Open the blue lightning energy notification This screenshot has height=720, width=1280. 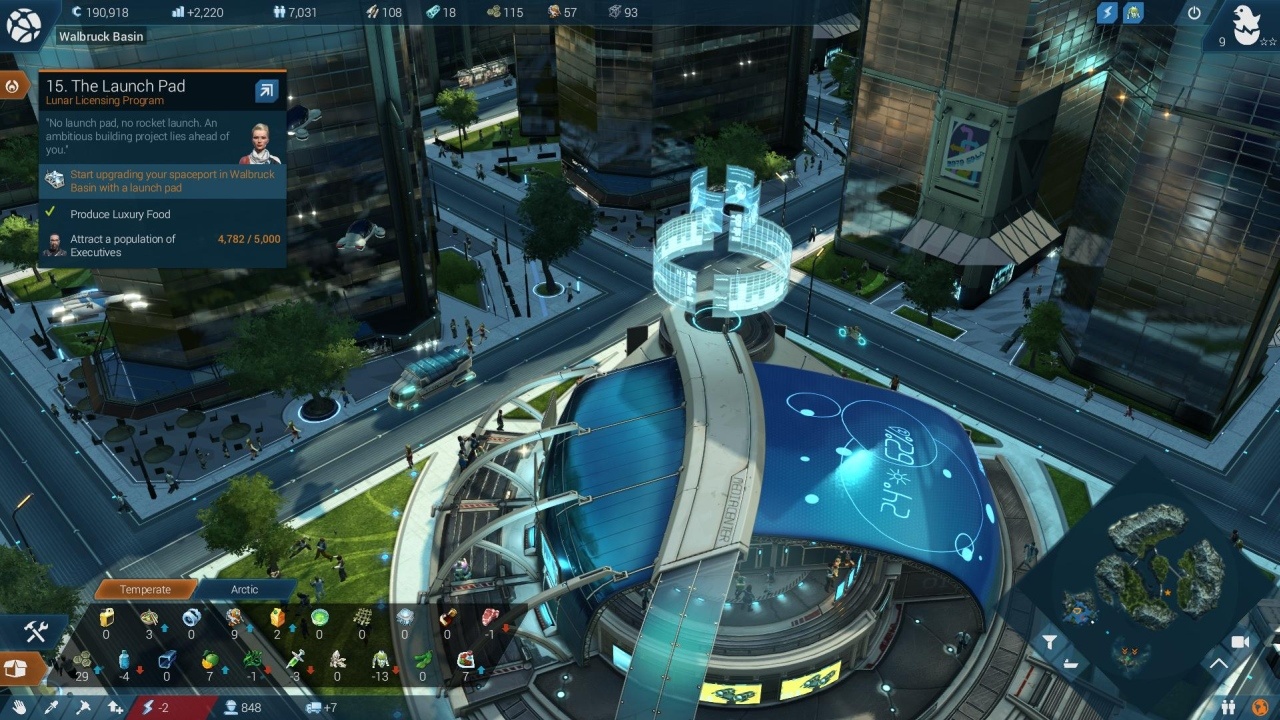click(1107, 13)
